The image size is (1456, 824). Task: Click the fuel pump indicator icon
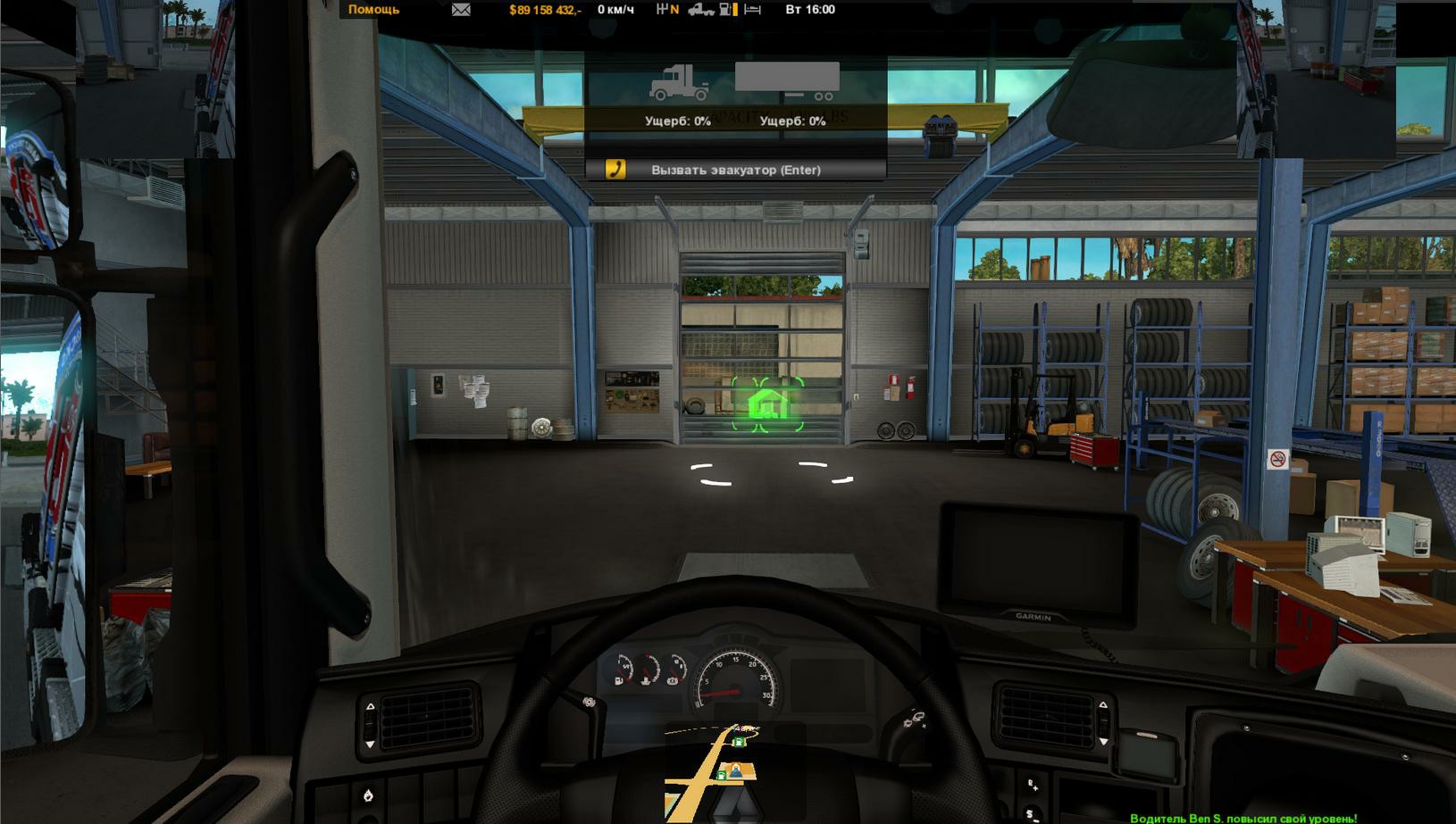click(x=728, y=10)
